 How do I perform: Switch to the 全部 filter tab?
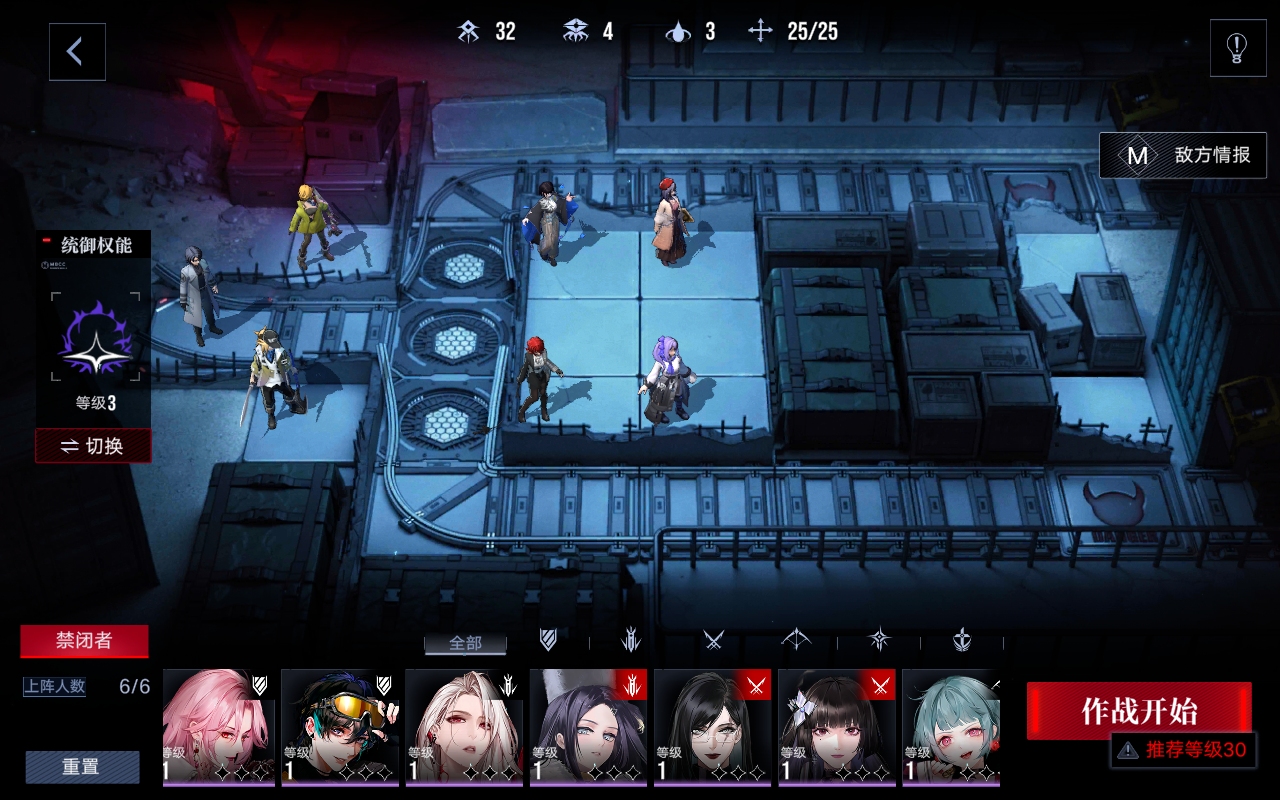465,643
